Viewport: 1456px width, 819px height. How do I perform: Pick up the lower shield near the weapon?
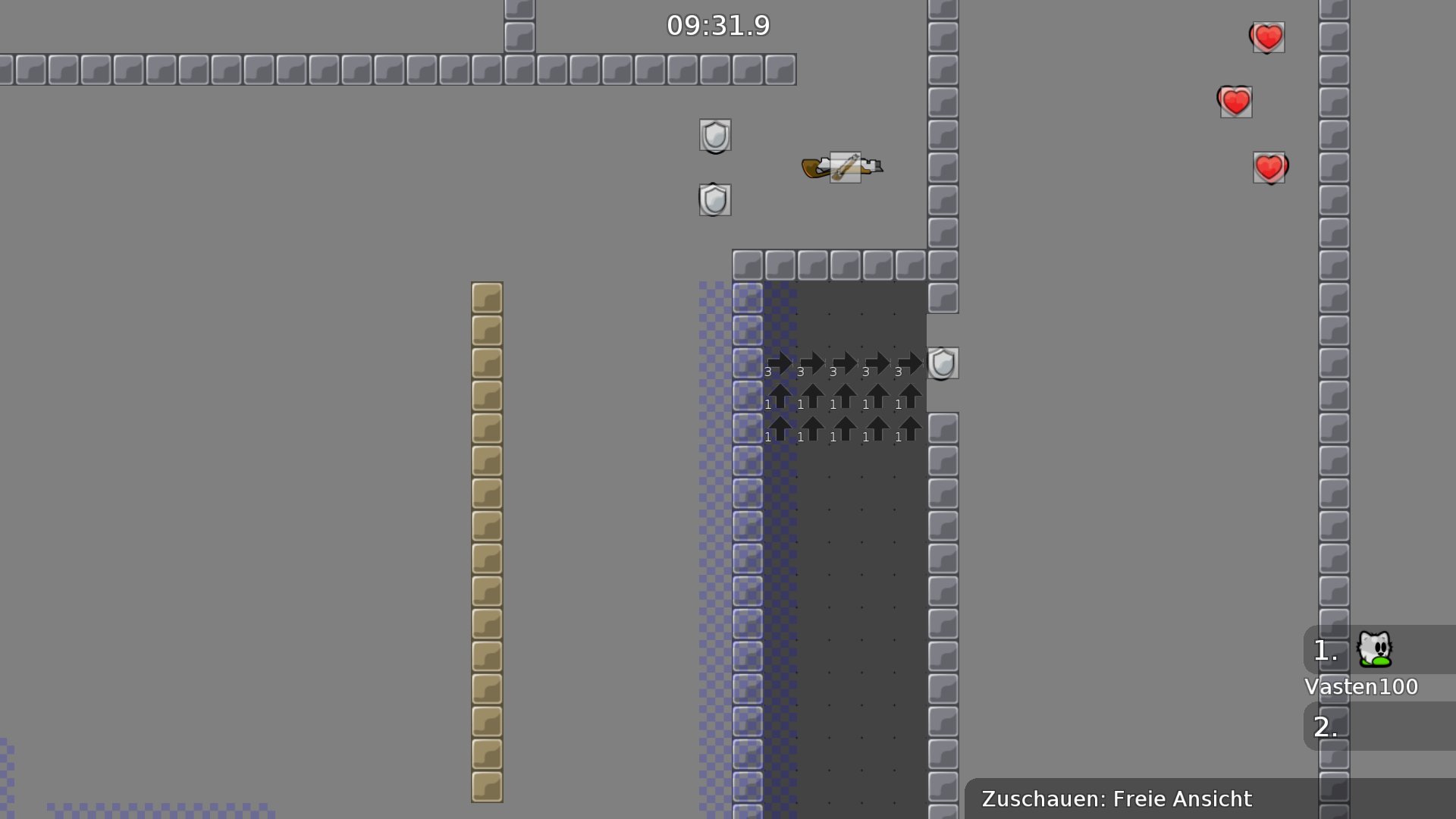point(714,199)
